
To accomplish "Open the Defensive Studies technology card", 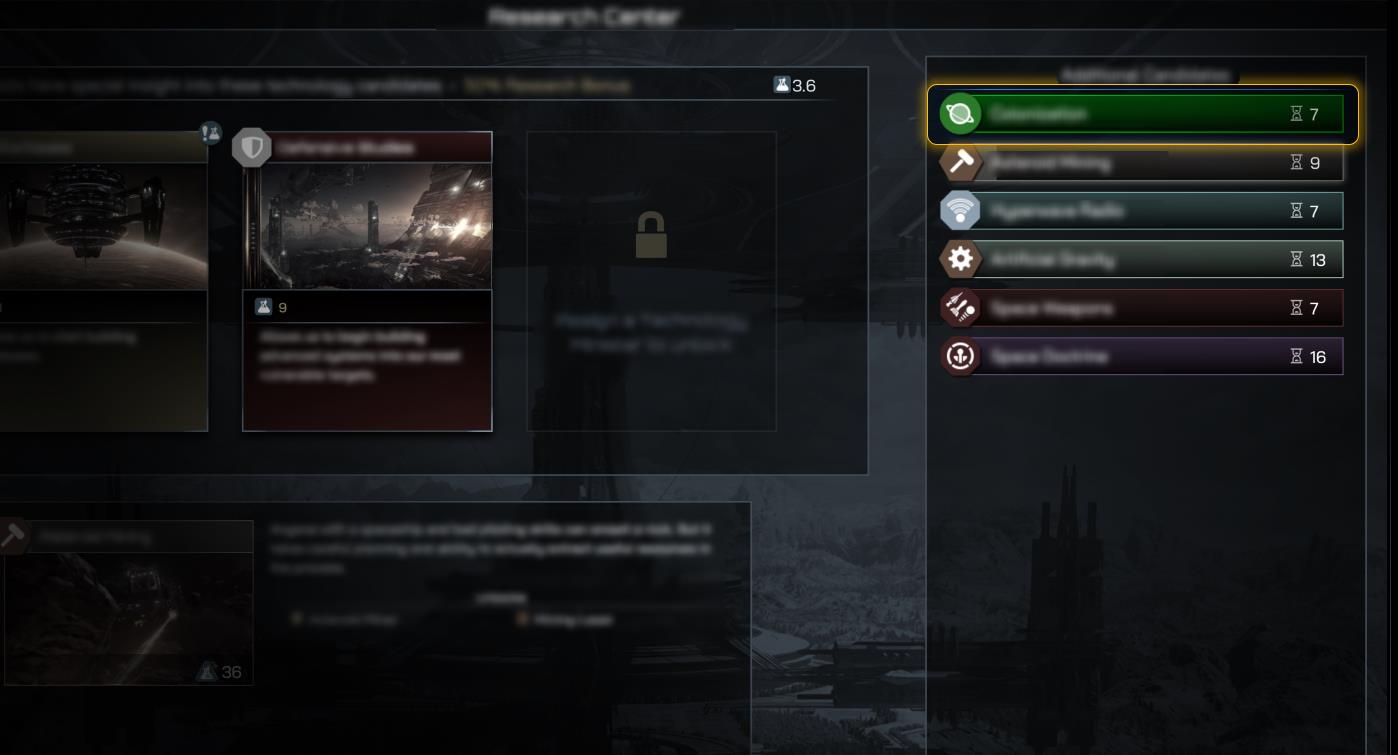I will (367, 281).
